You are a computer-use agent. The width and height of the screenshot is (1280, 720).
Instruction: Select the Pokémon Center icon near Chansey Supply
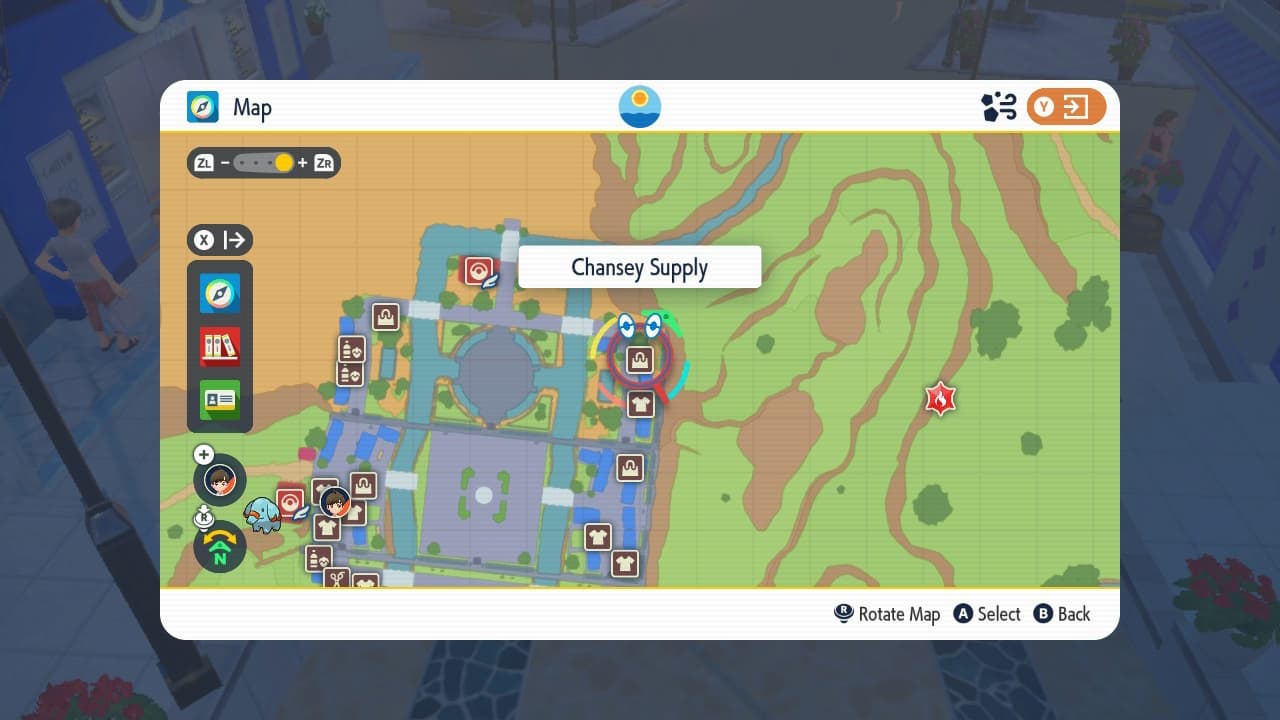coord(478,269)
